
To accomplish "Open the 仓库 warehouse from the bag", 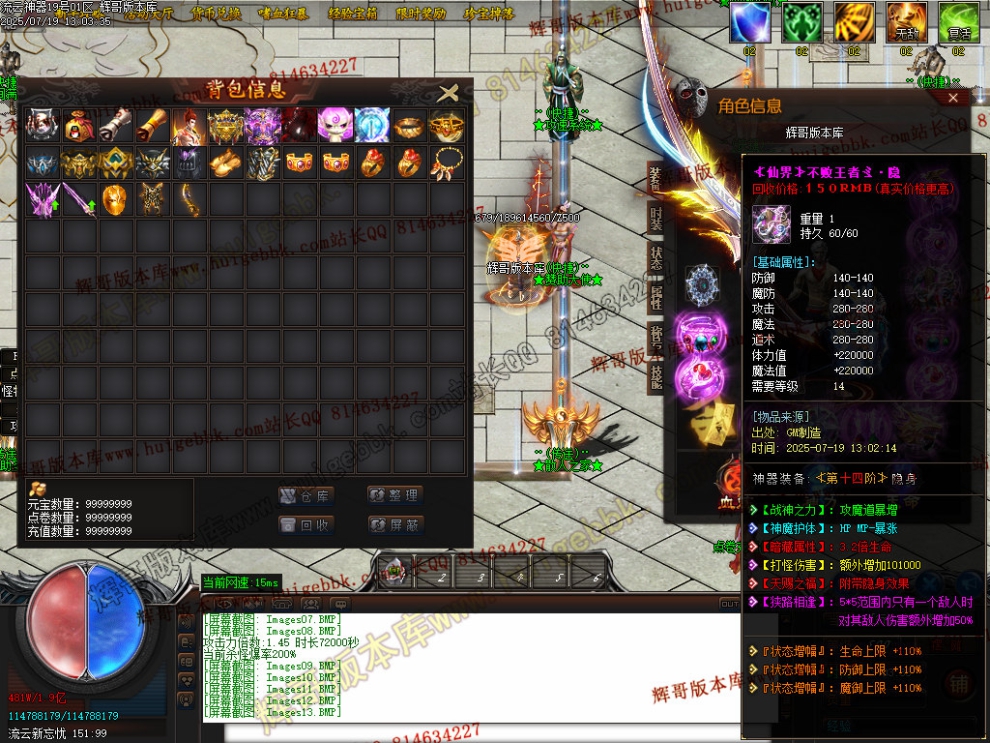I will coord(306,495).
